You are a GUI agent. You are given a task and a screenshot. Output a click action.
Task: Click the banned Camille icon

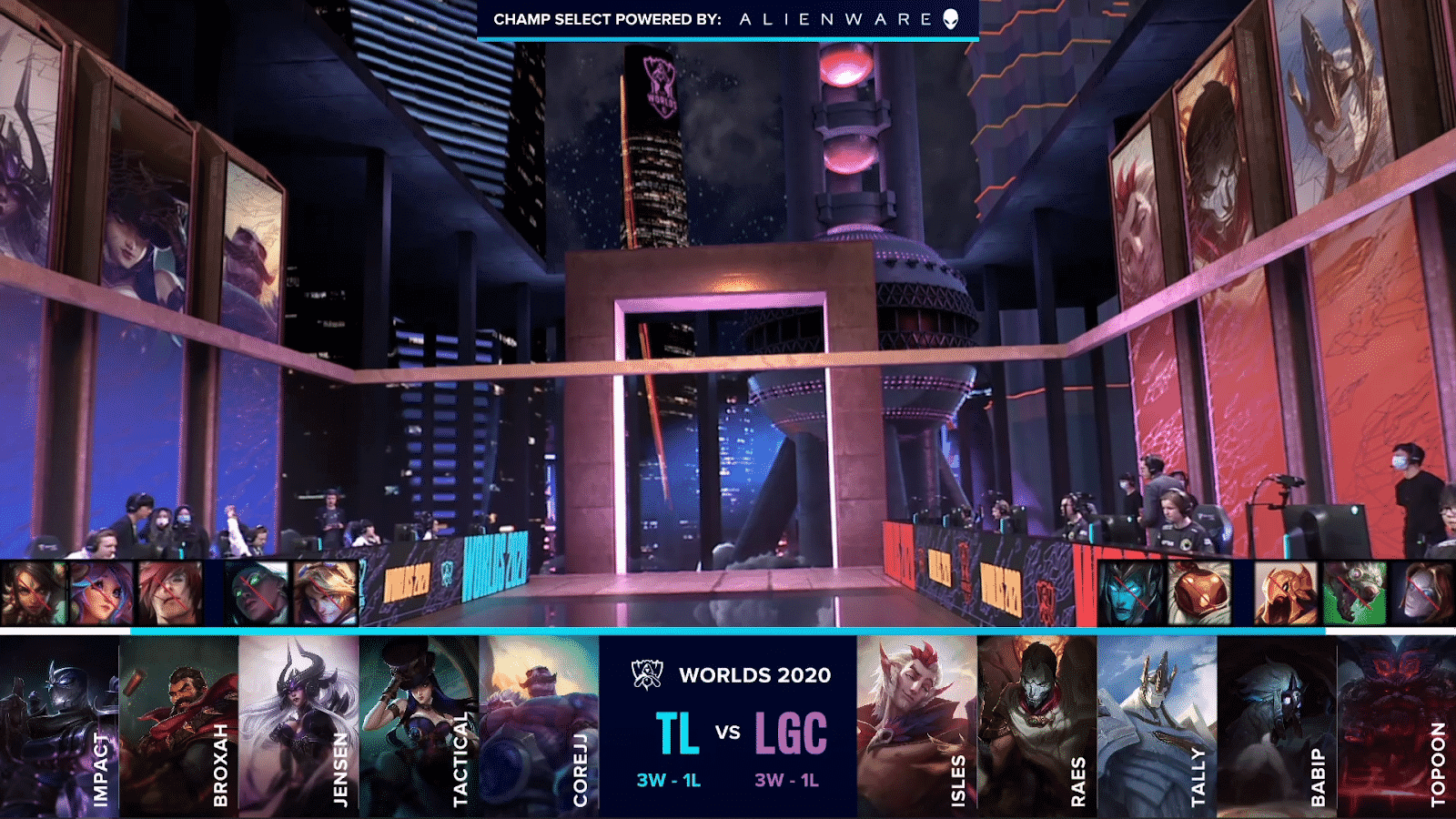click(1425, 593)
